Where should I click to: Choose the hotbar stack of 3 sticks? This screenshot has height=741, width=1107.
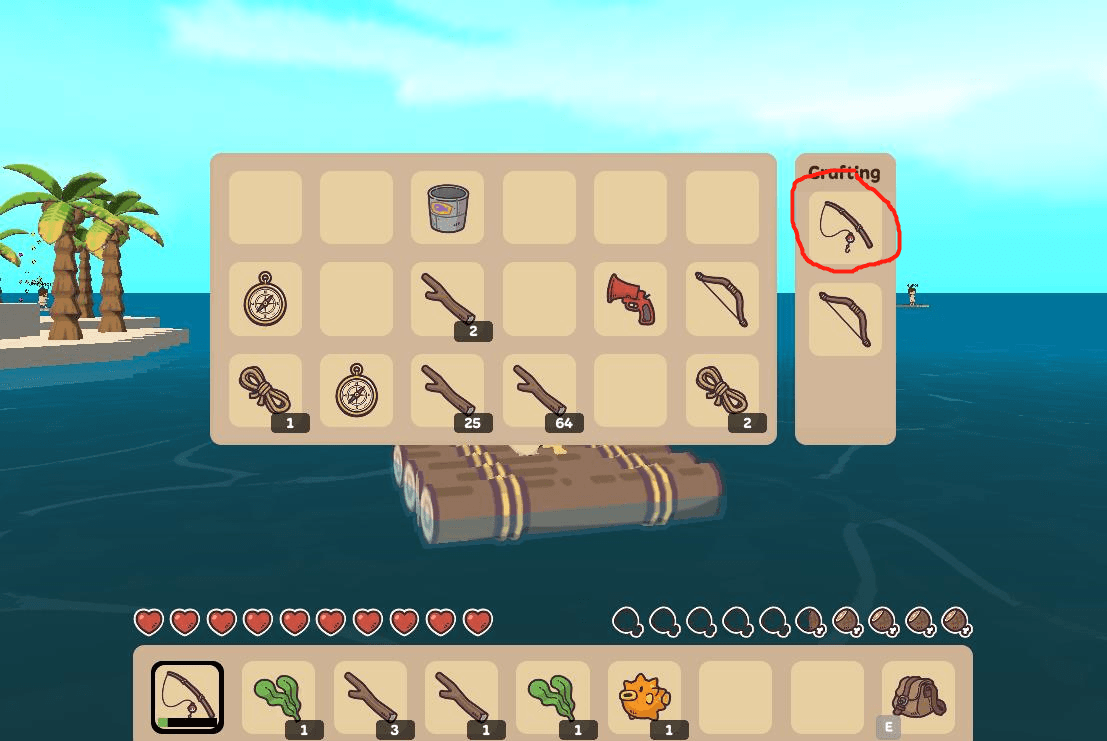pos(370,697)
